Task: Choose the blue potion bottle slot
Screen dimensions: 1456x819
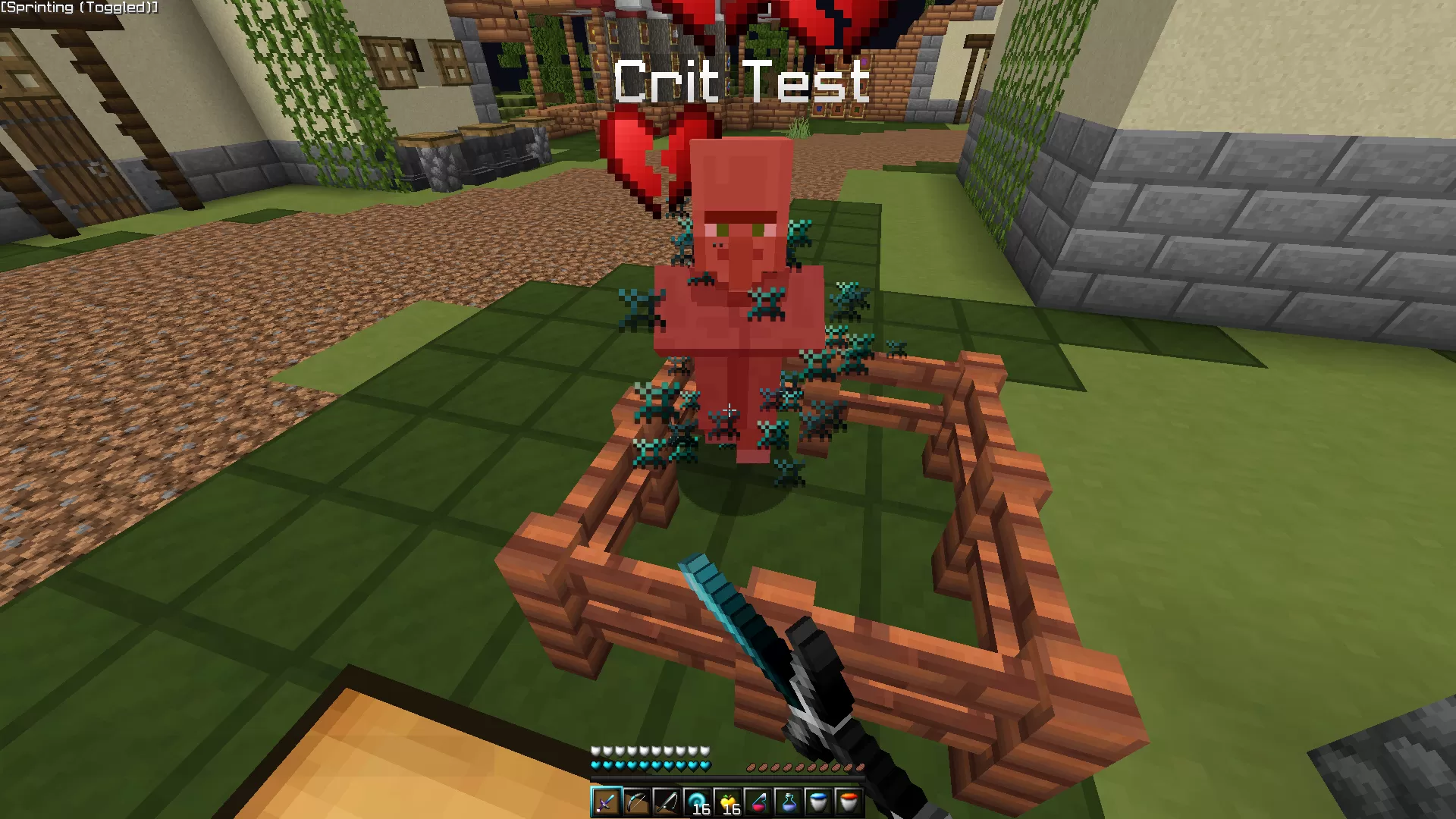Action: pyautogui.click(x=788, y=802)
